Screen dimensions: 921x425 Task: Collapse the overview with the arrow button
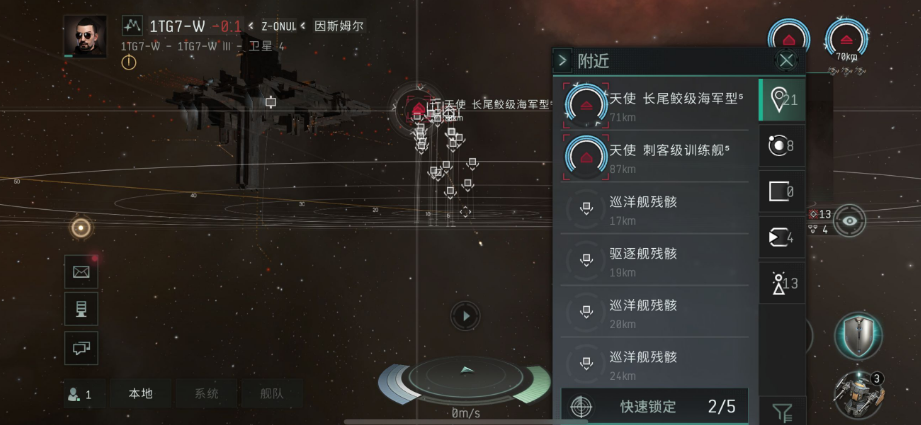563,61
